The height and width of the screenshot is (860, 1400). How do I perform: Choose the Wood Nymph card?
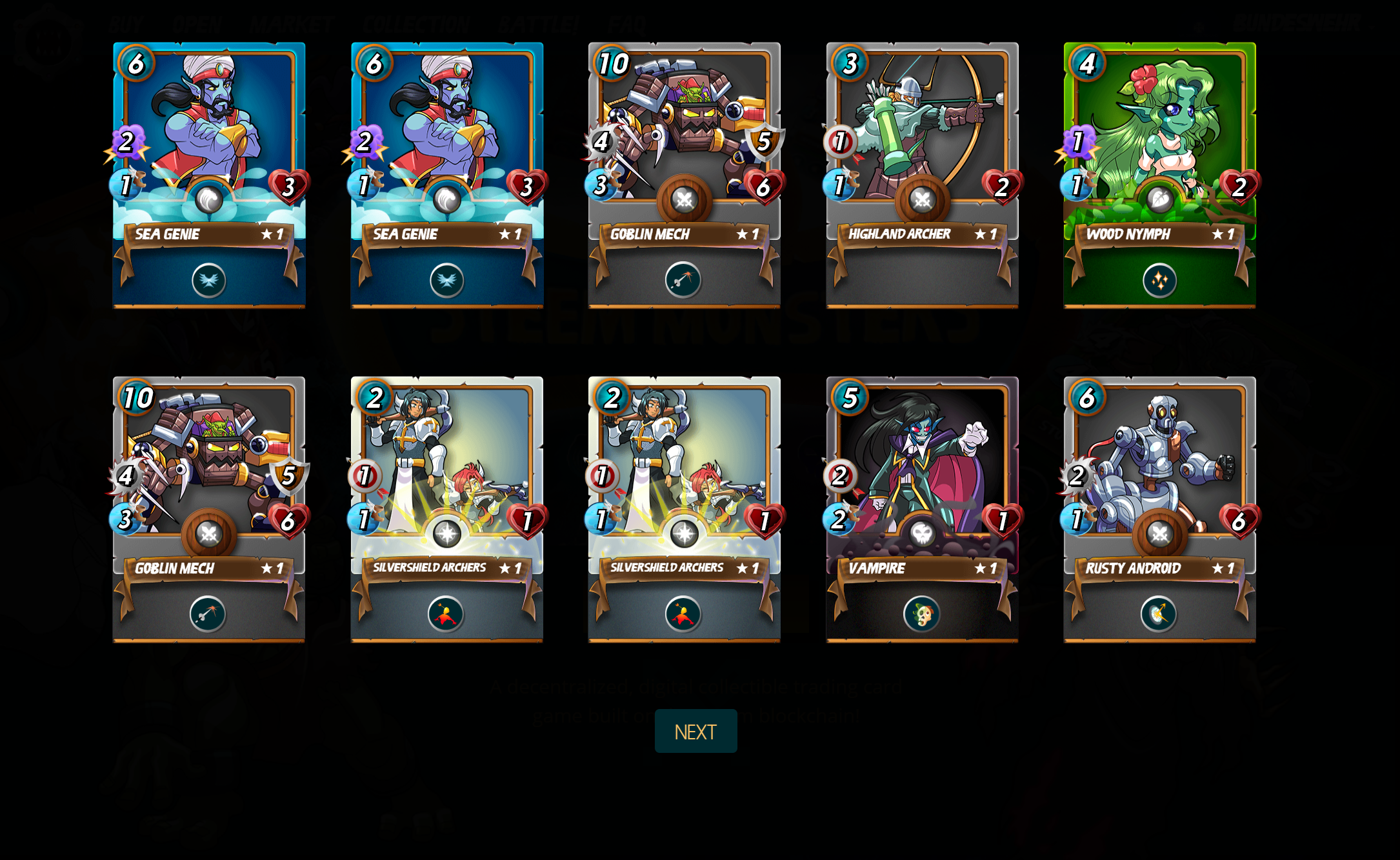point(1159,174)
